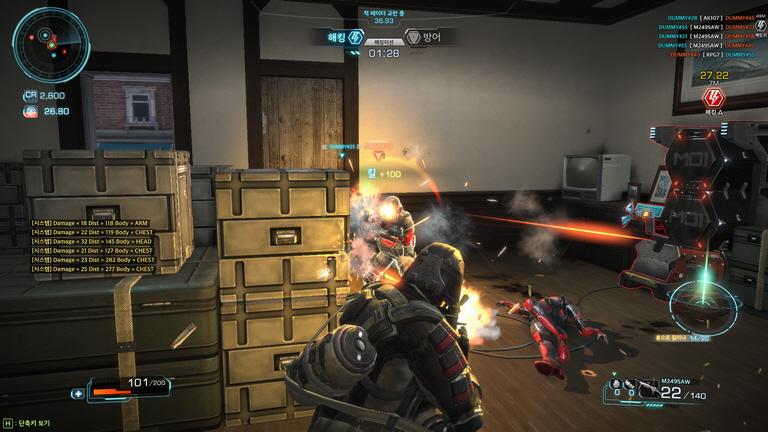
Task: Click the orange skill gauge icon below credits
Action: click(x=30, y=111)
